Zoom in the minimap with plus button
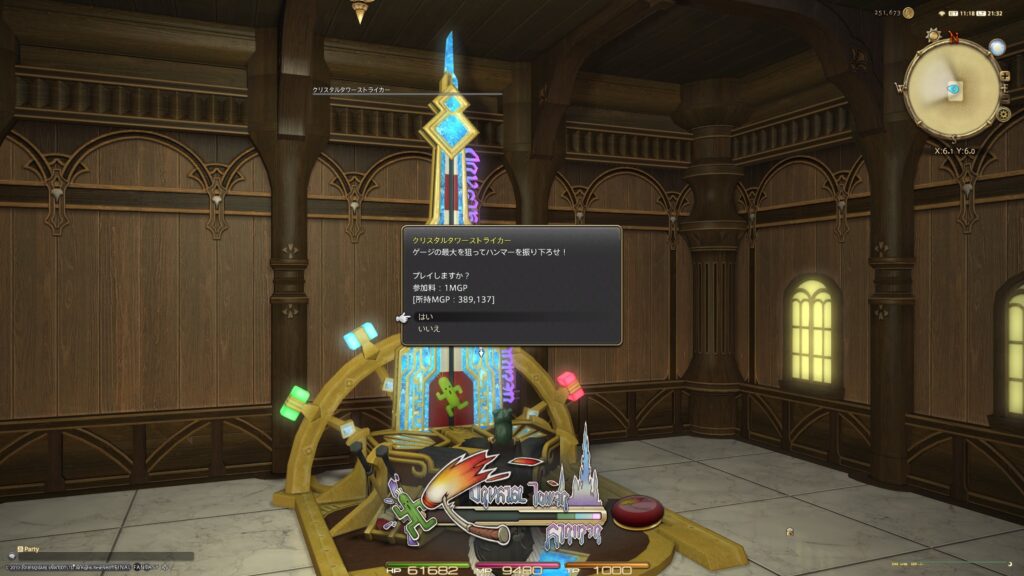Image resolution: width=1024 pixels, height=576 pixels. coord(1003,78)
